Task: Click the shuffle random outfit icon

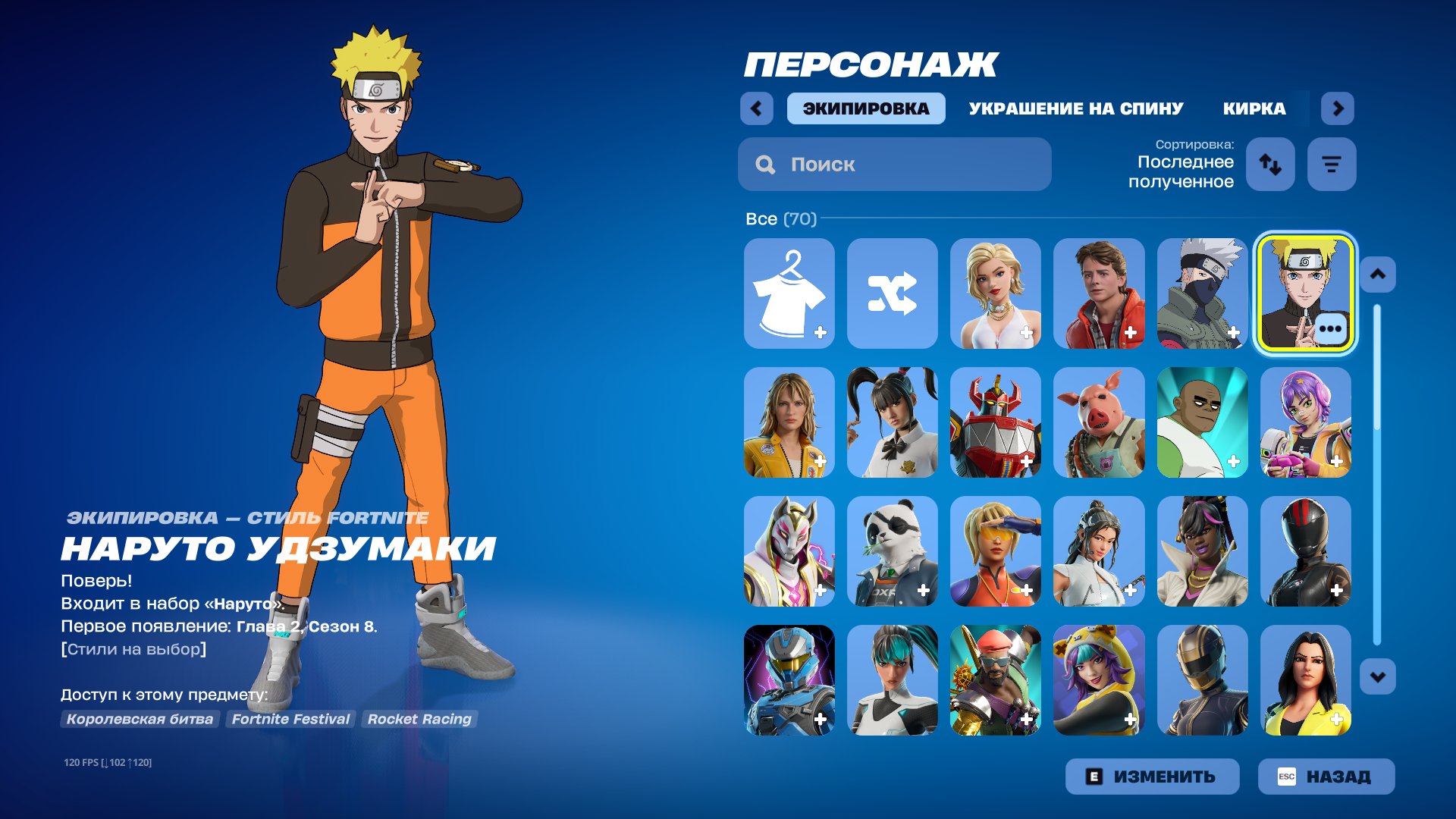Action: [892, 293]
